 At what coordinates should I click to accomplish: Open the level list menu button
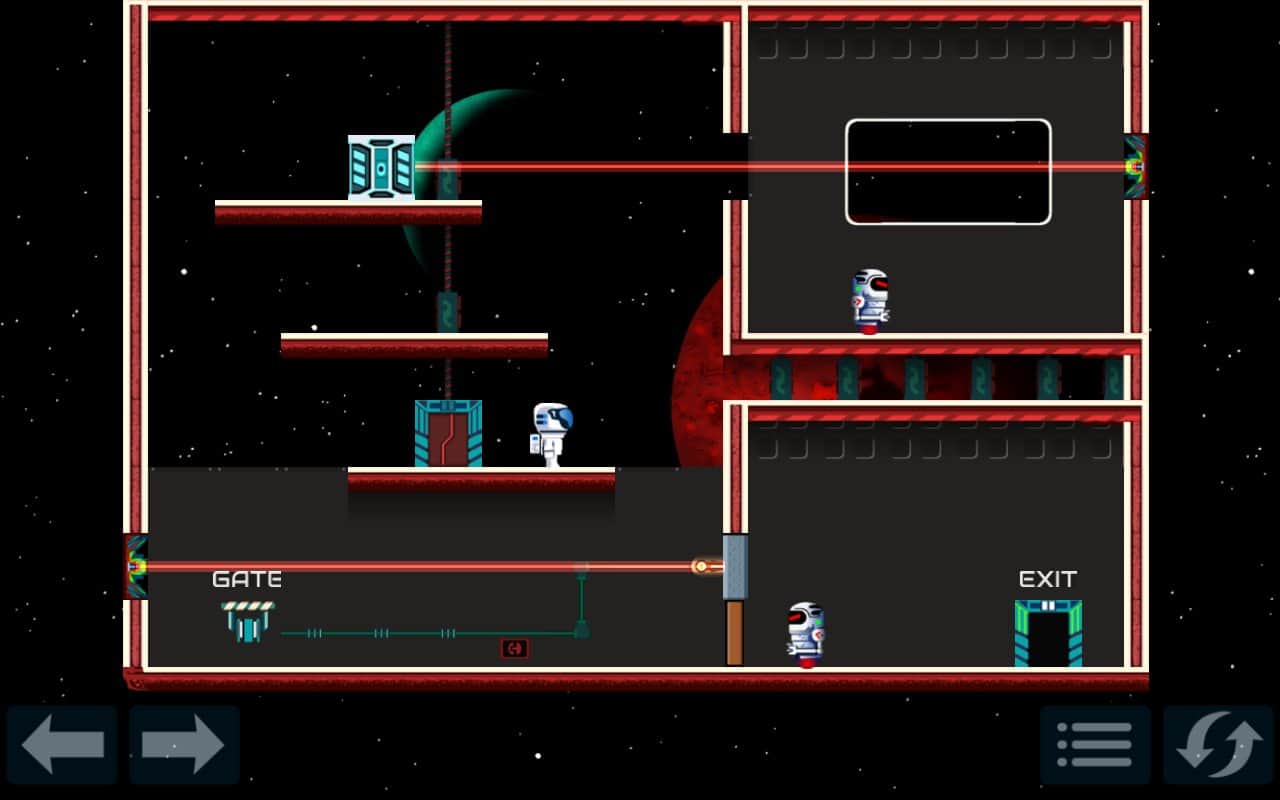(x=1095, y=744)
